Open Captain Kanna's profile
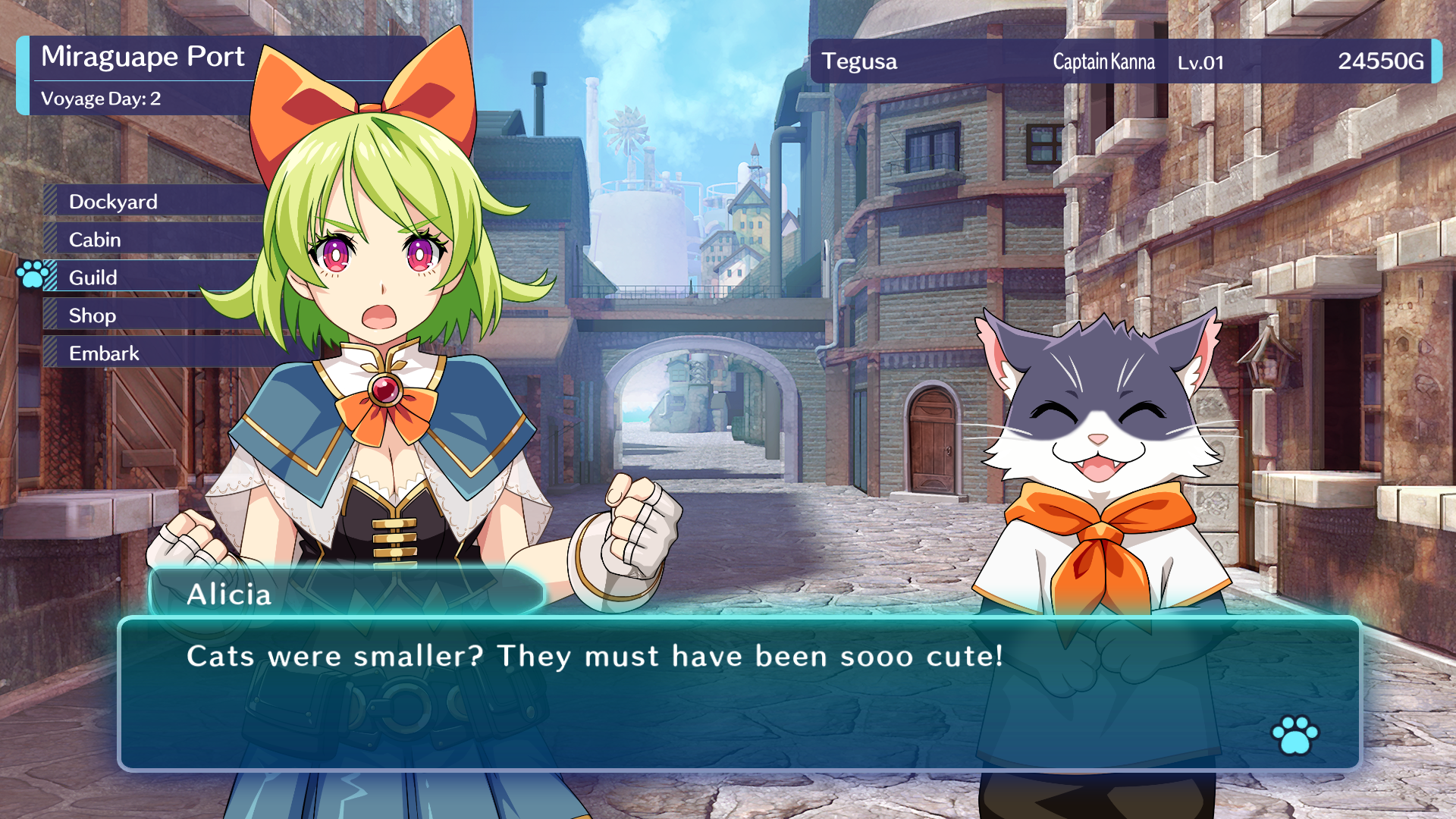This screenshot has height=819, width=1456. tap(1103, 63)
